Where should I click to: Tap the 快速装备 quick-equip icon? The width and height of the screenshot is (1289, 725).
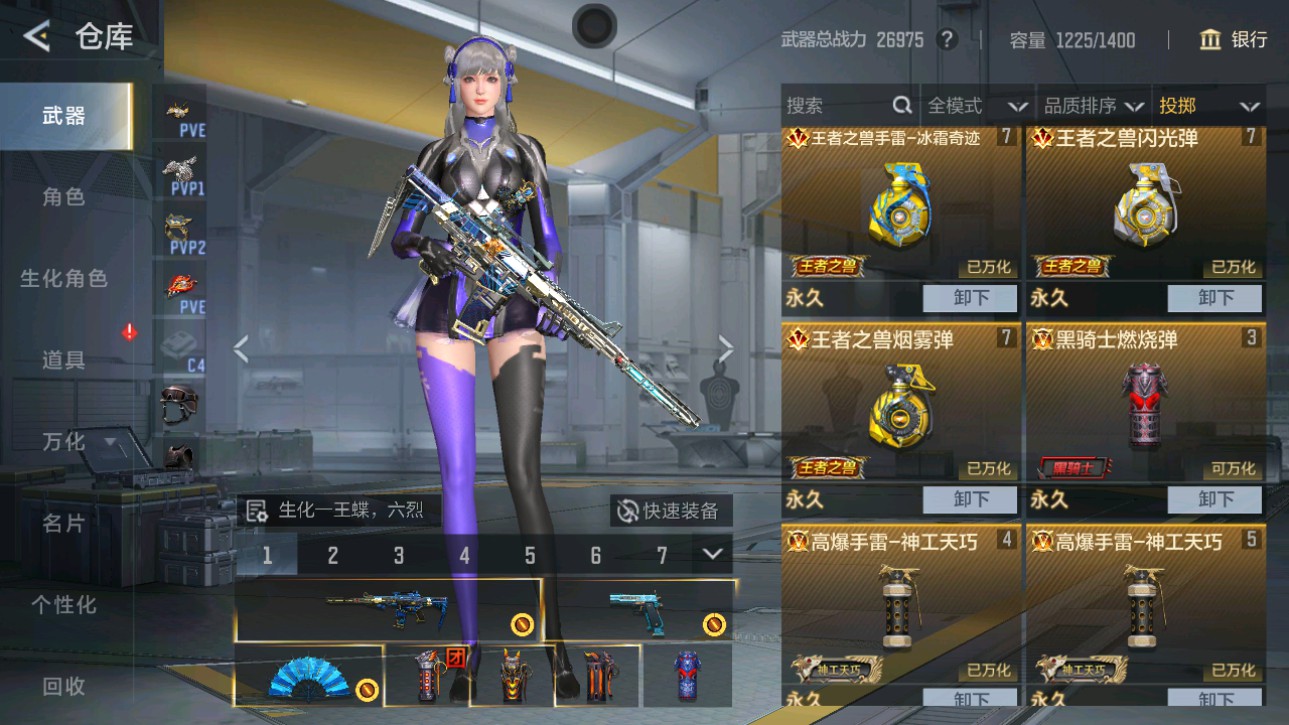point(628,512)
